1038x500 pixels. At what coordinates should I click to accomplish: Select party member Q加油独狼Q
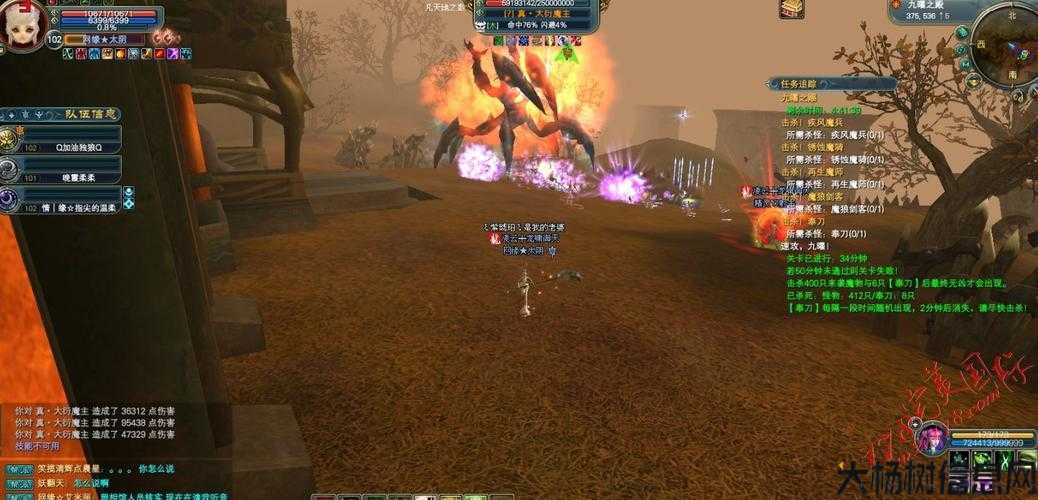[x=70, y=146]
